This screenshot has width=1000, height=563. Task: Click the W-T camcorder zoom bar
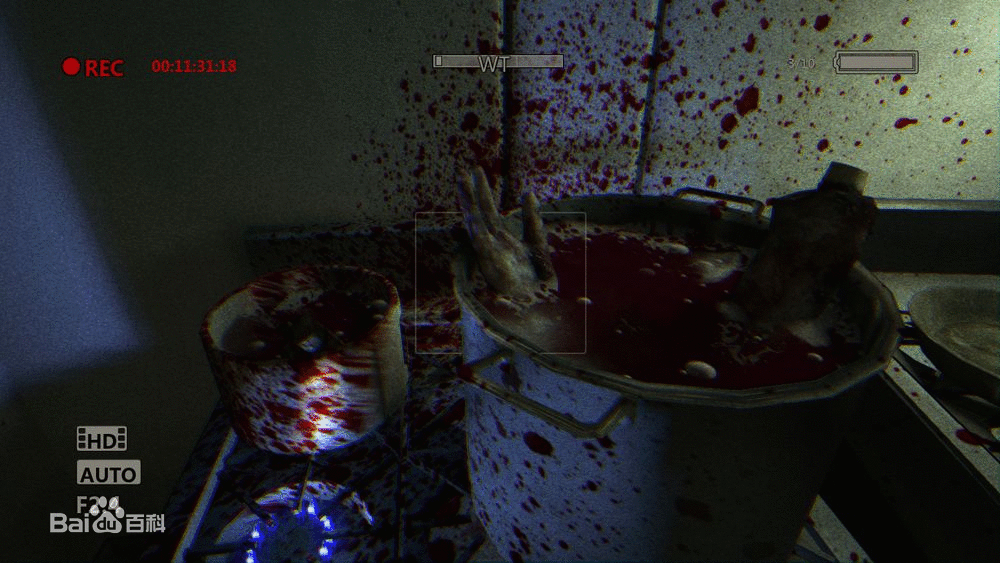coord(498,62)
